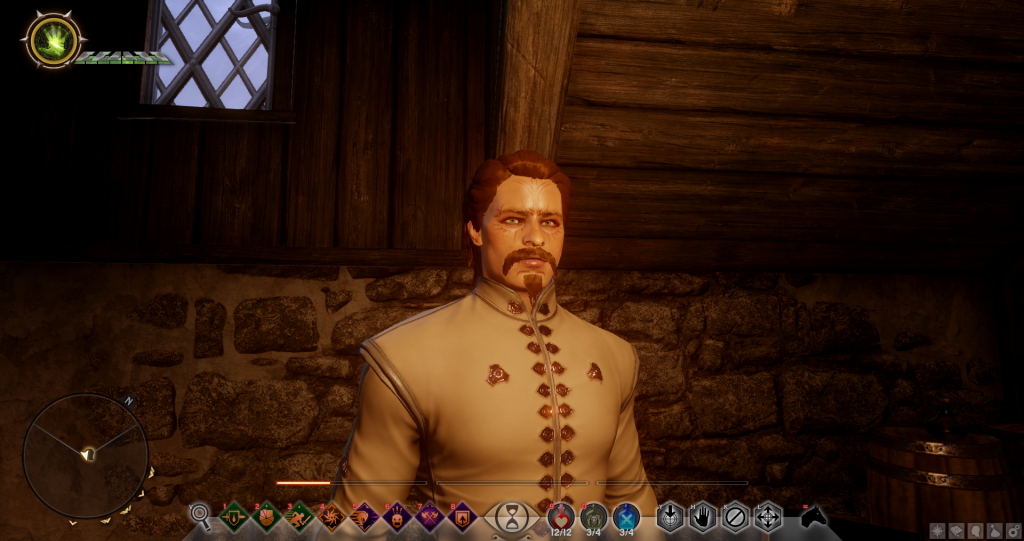Choose the four-arrows party move command
The height and width of the screenshot is (541, 1024).
tap(768, 516)
